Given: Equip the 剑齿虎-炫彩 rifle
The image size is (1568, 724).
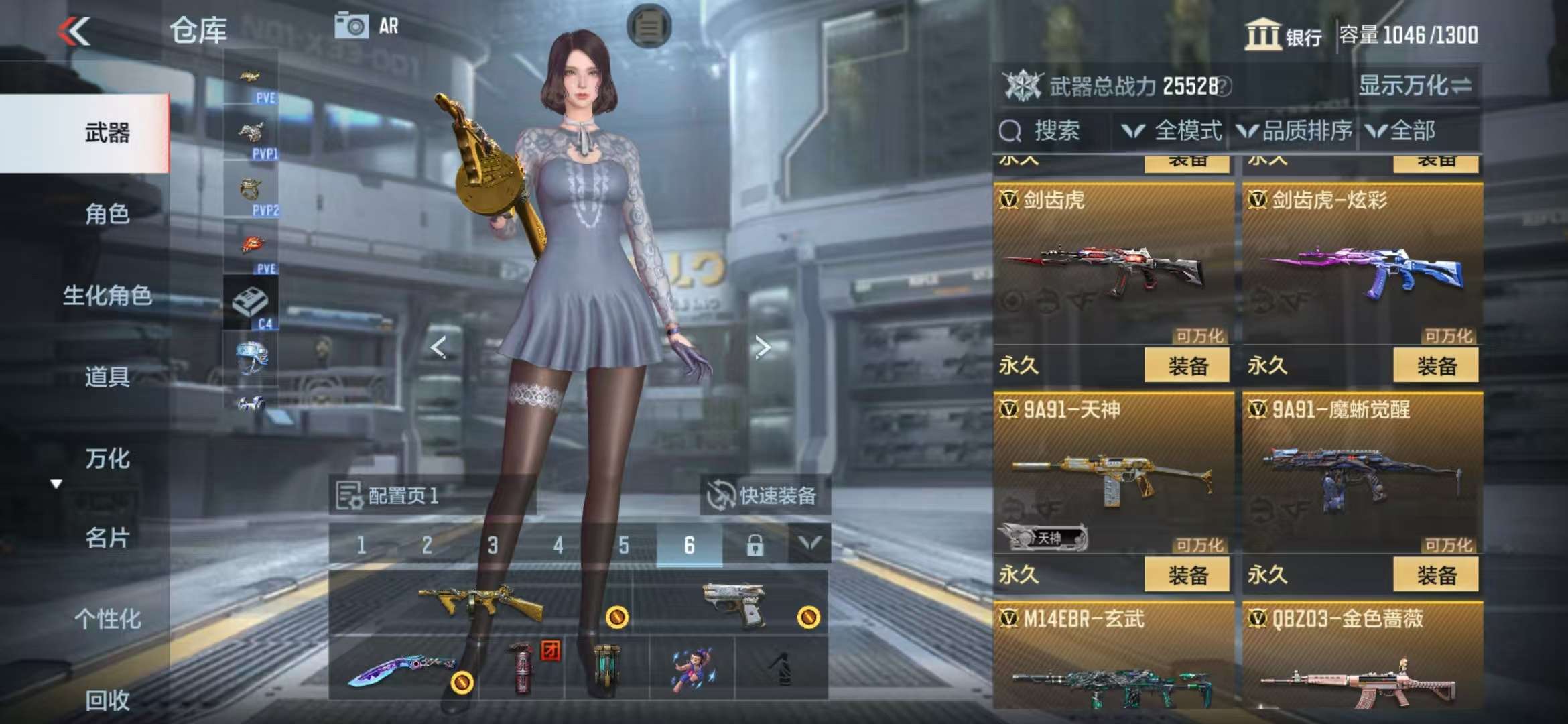Looking at the screenshot, I should coord(1435,366).
